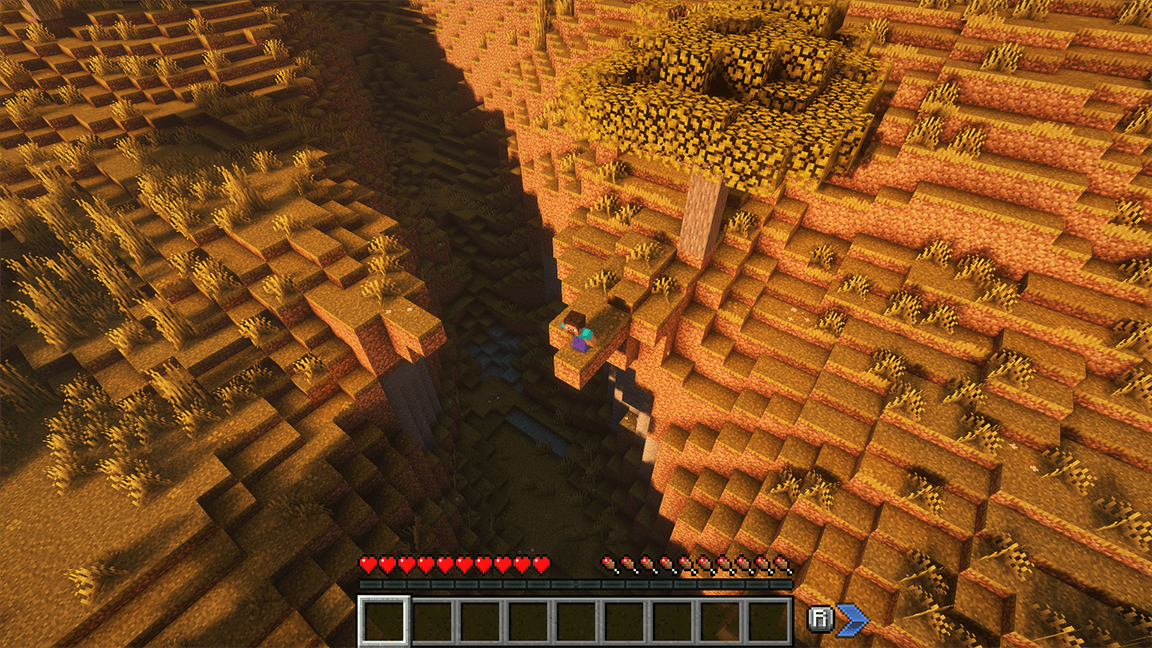Select the highlighted first hotbar slot
Viewport: 1152px width, 648px height.
pyautogui.click(x=384, y=621)
